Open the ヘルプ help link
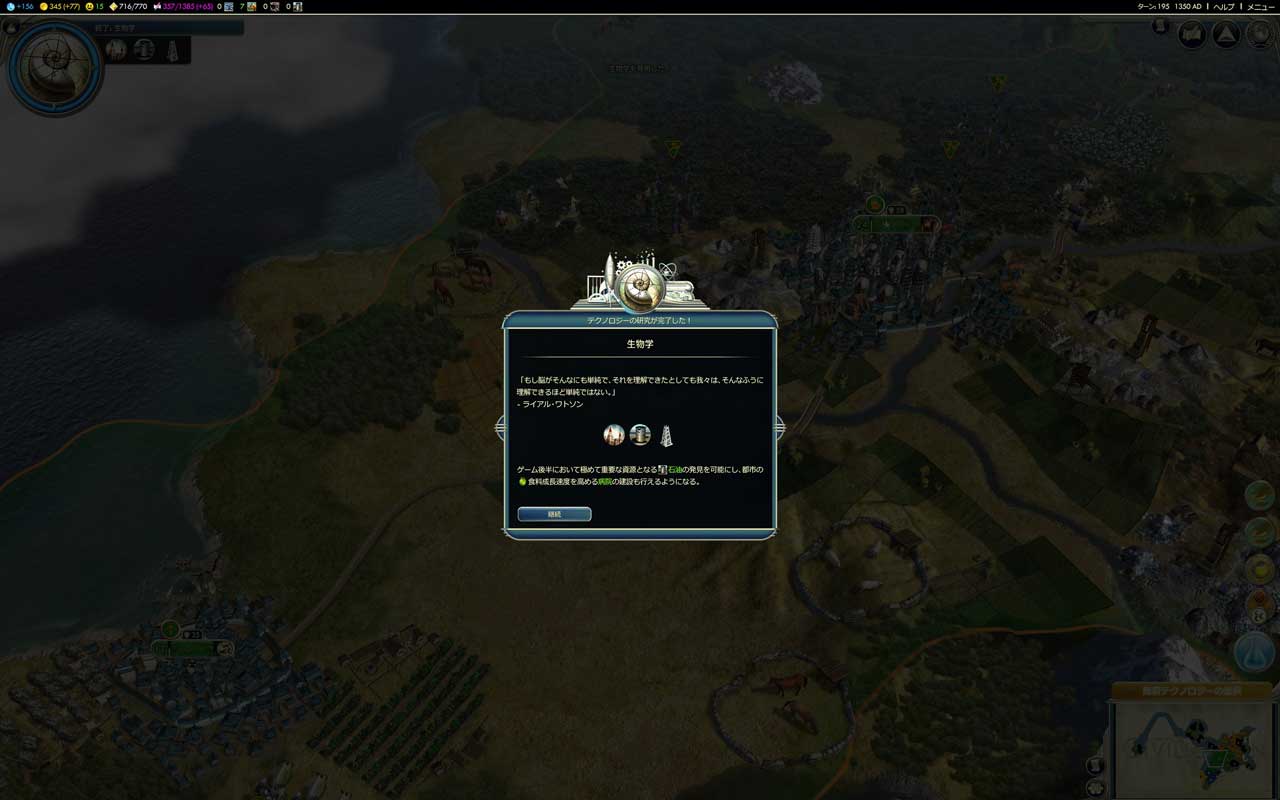This screenshot has width=1280, height=800. click(x=1223, y=6)
